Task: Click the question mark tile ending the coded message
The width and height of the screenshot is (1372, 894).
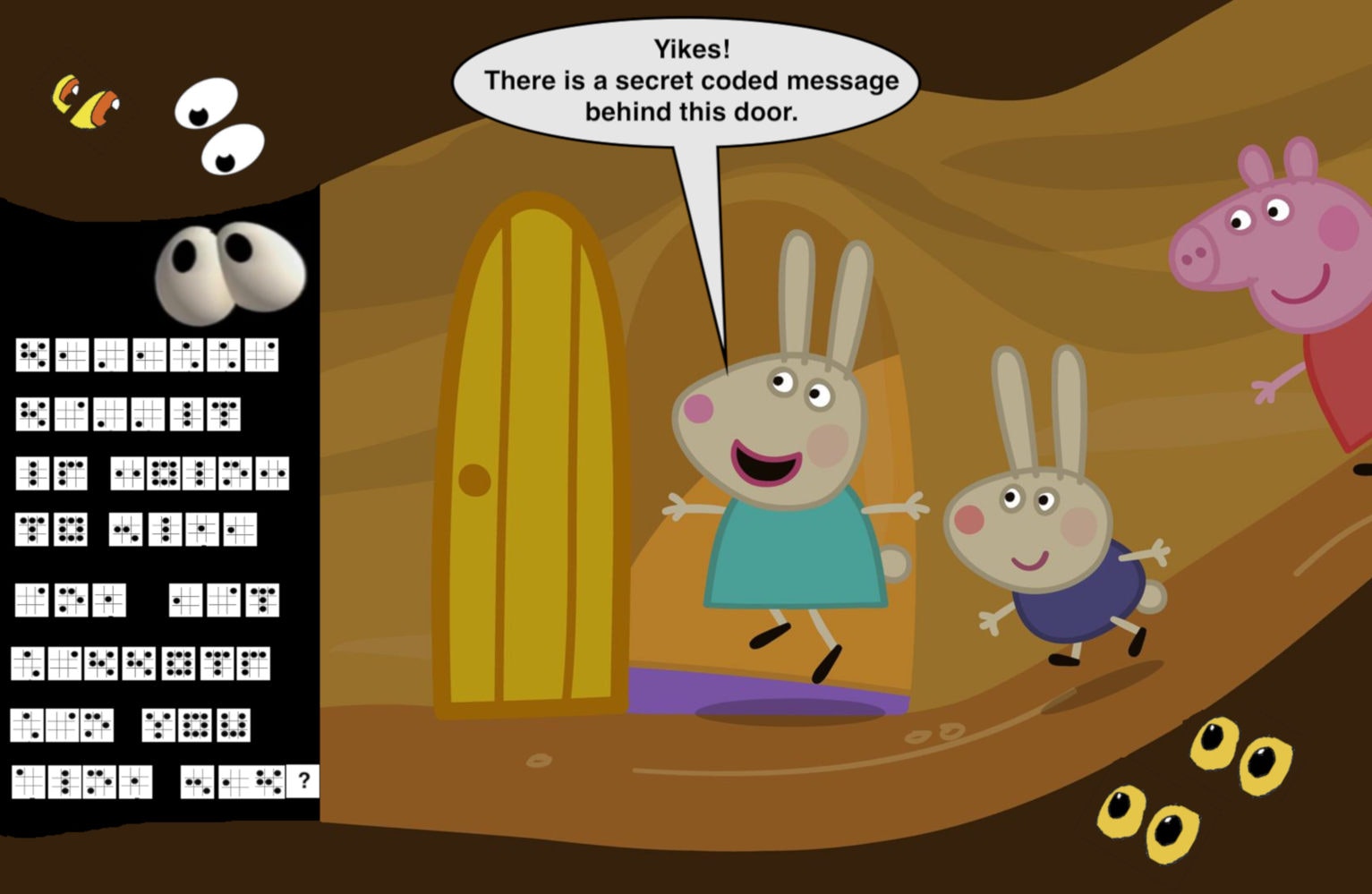Action: pos(303,781)
